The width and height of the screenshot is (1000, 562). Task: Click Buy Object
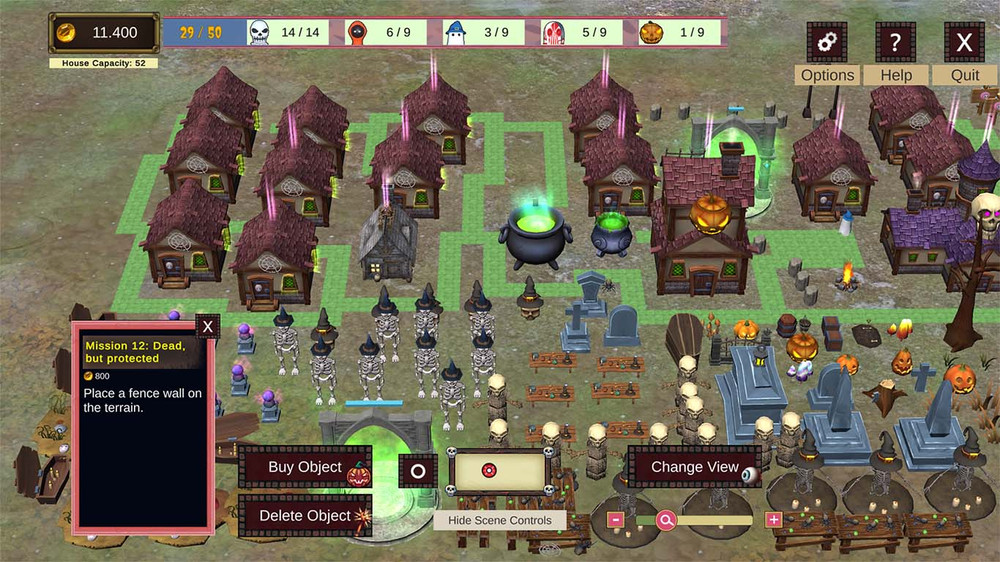coord(306,467)
